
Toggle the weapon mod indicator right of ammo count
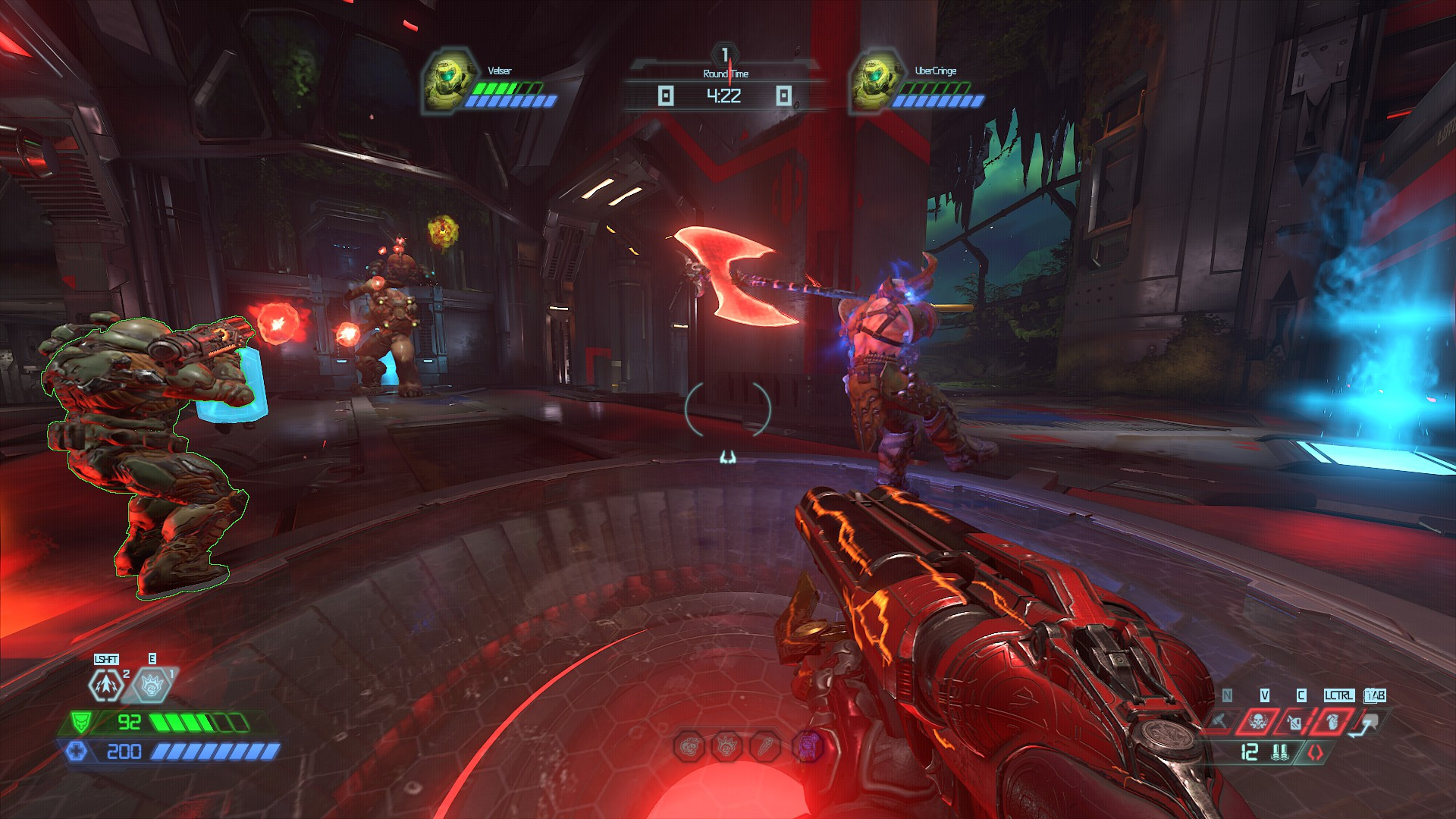pyautogui.click(x=1315, y=754)
